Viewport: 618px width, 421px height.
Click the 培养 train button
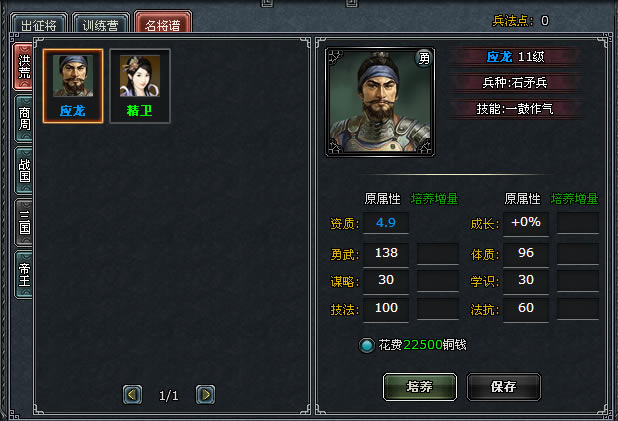(x=420, y=386)
